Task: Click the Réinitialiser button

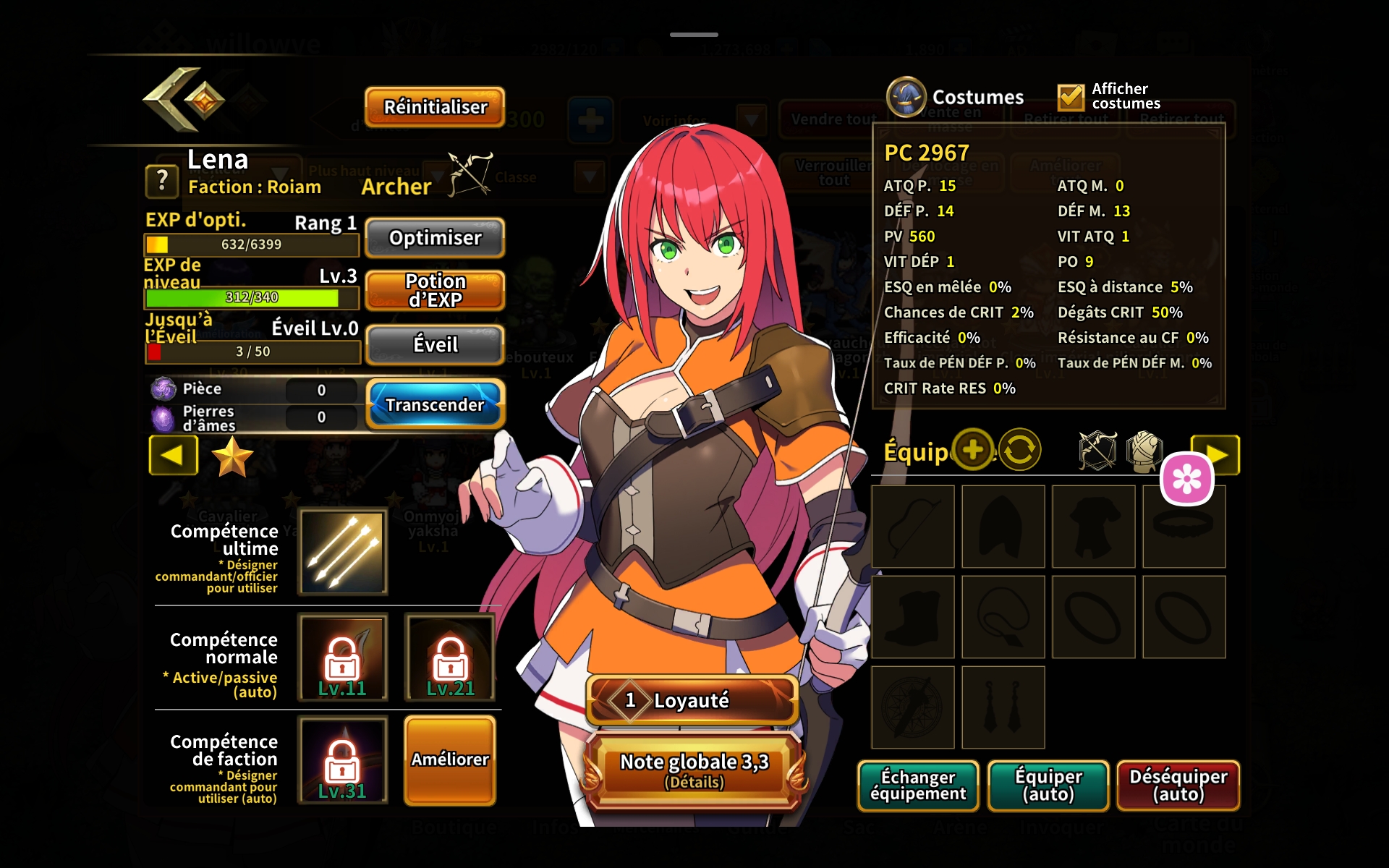Action: point(435,107)
